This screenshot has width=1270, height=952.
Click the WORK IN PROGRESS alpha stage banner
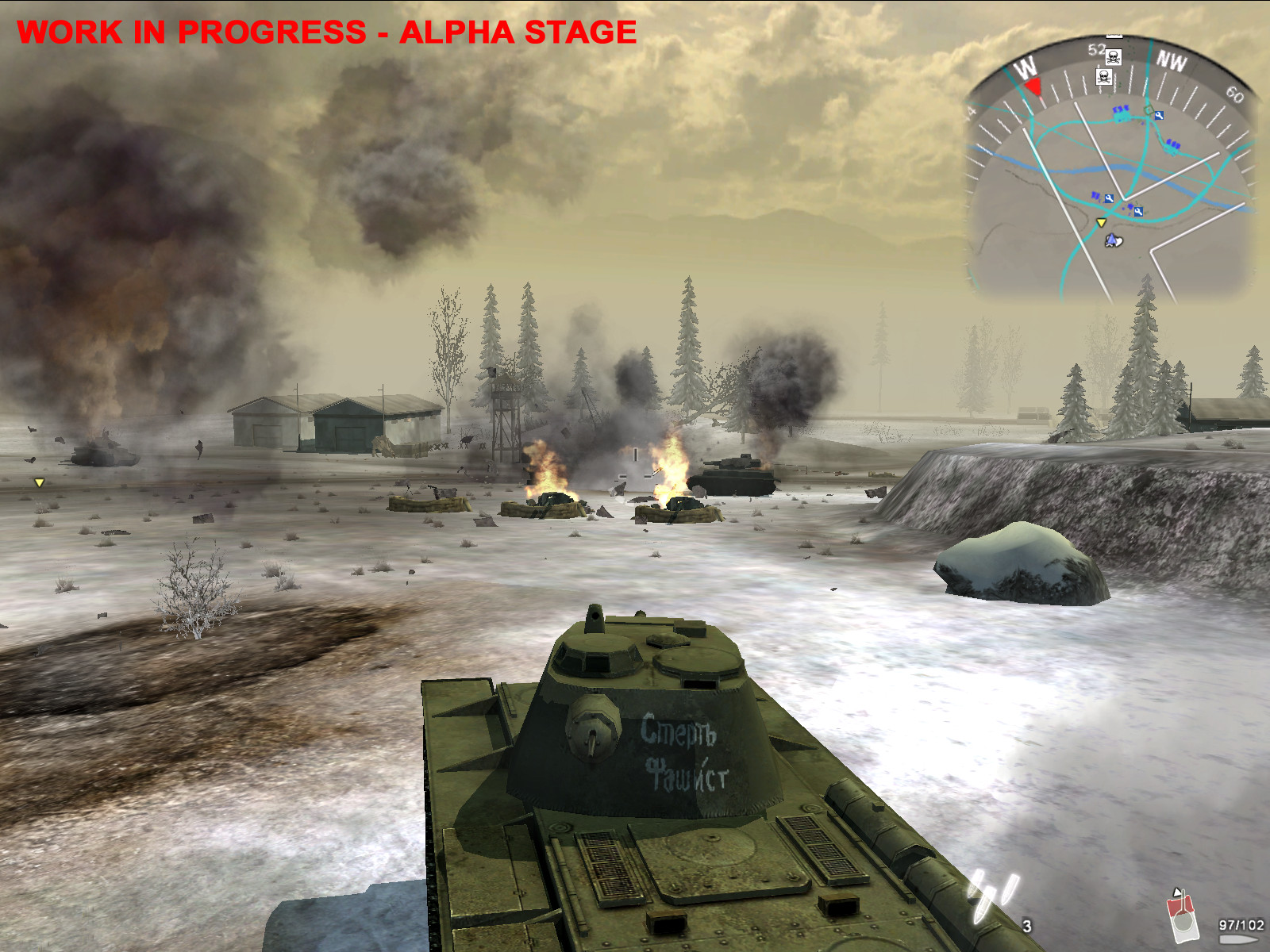tap(325, 33)
